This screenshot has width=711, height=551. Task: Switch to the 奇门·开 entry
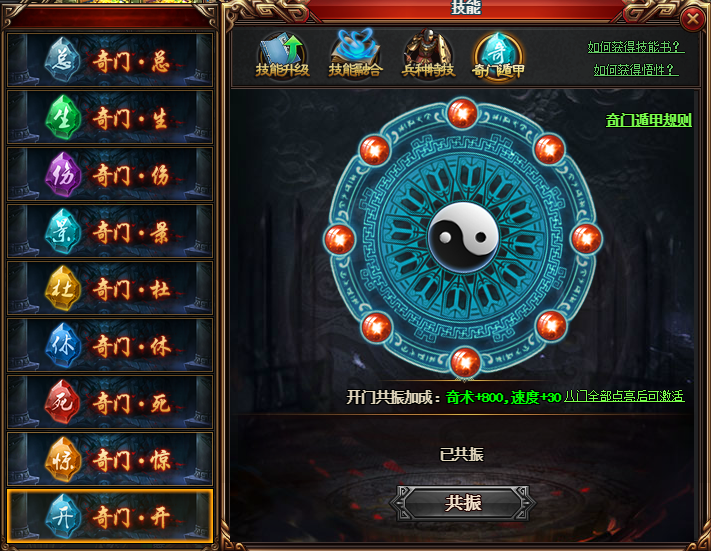(110, 517)
